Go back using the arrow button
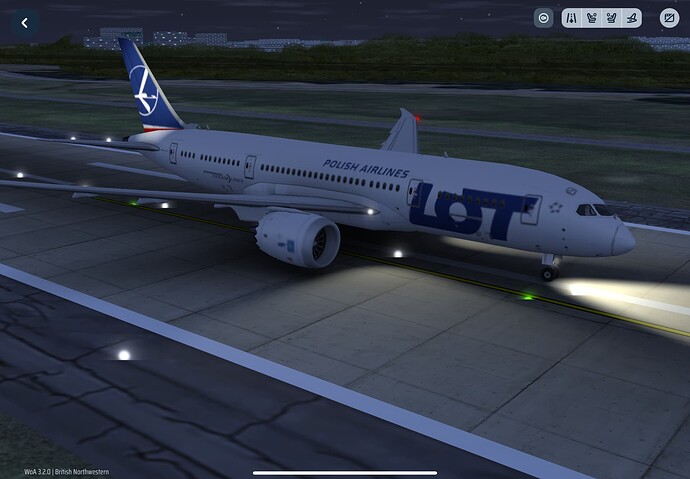 pos(24,22)
